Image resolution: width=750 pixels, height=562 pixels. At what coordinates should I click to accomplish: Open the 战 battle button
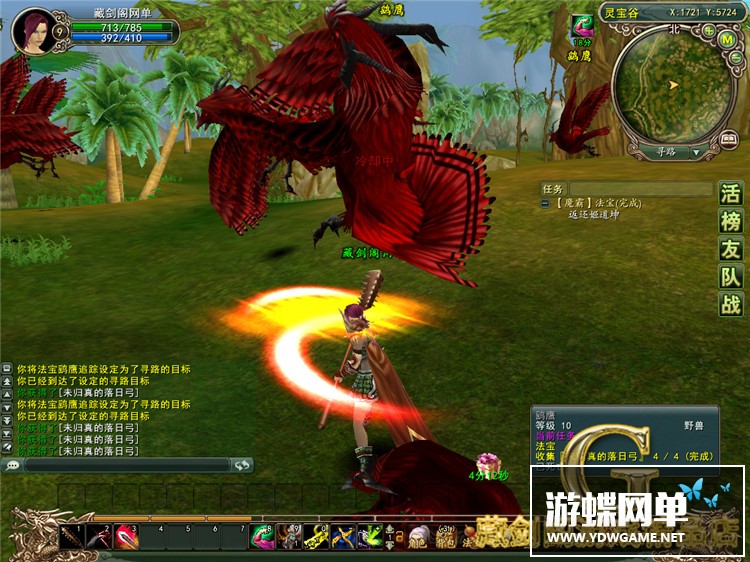[x=732, y=306]
